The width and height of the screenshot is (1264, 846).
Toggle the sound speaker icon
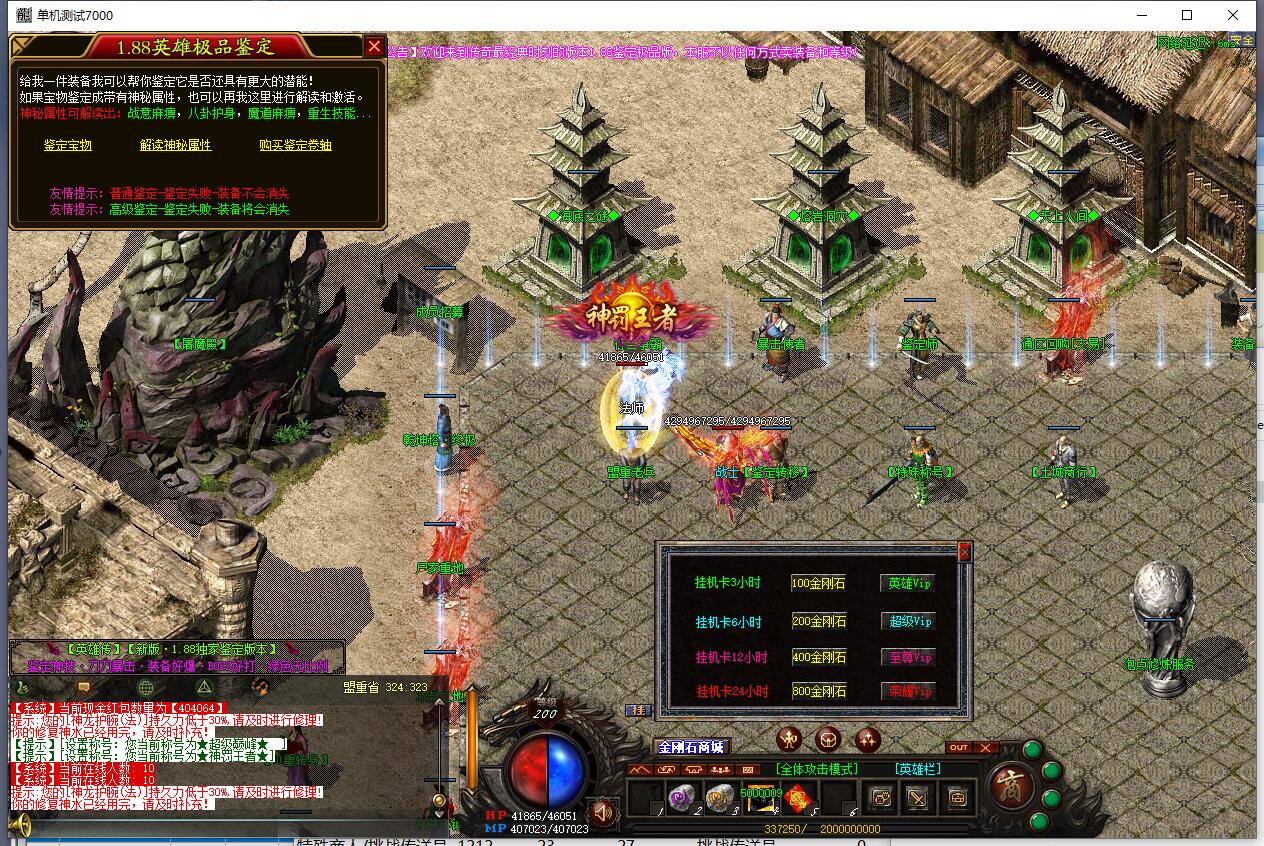point(602,811)
